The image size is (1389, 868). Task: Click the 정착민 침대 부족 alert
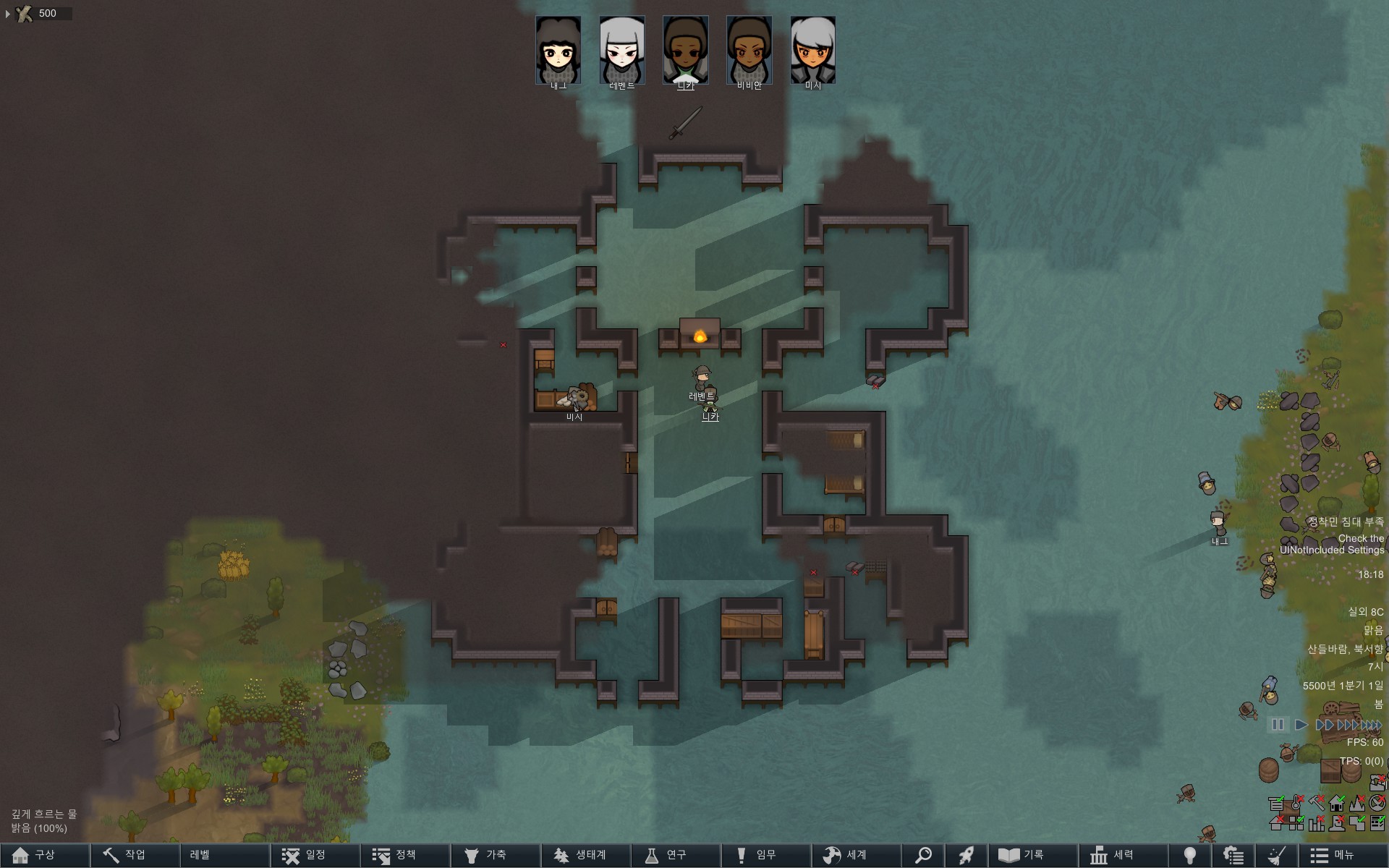click(1345, 522)
